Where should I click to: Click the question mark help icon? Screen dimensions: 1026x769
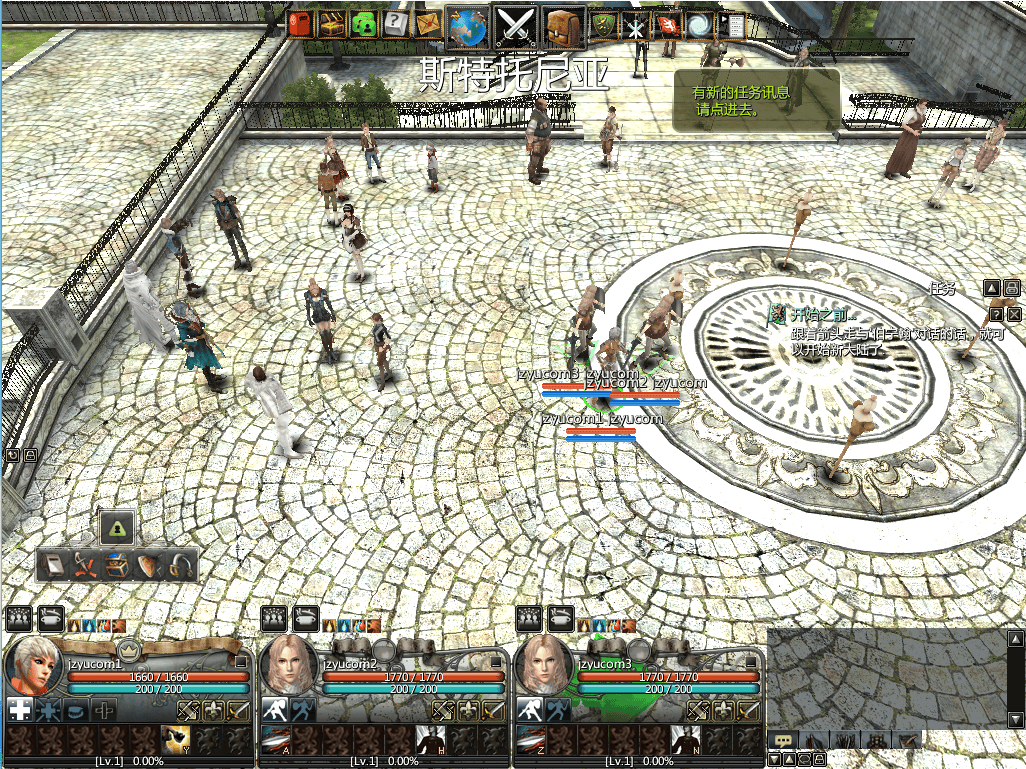tap(397, 24)
